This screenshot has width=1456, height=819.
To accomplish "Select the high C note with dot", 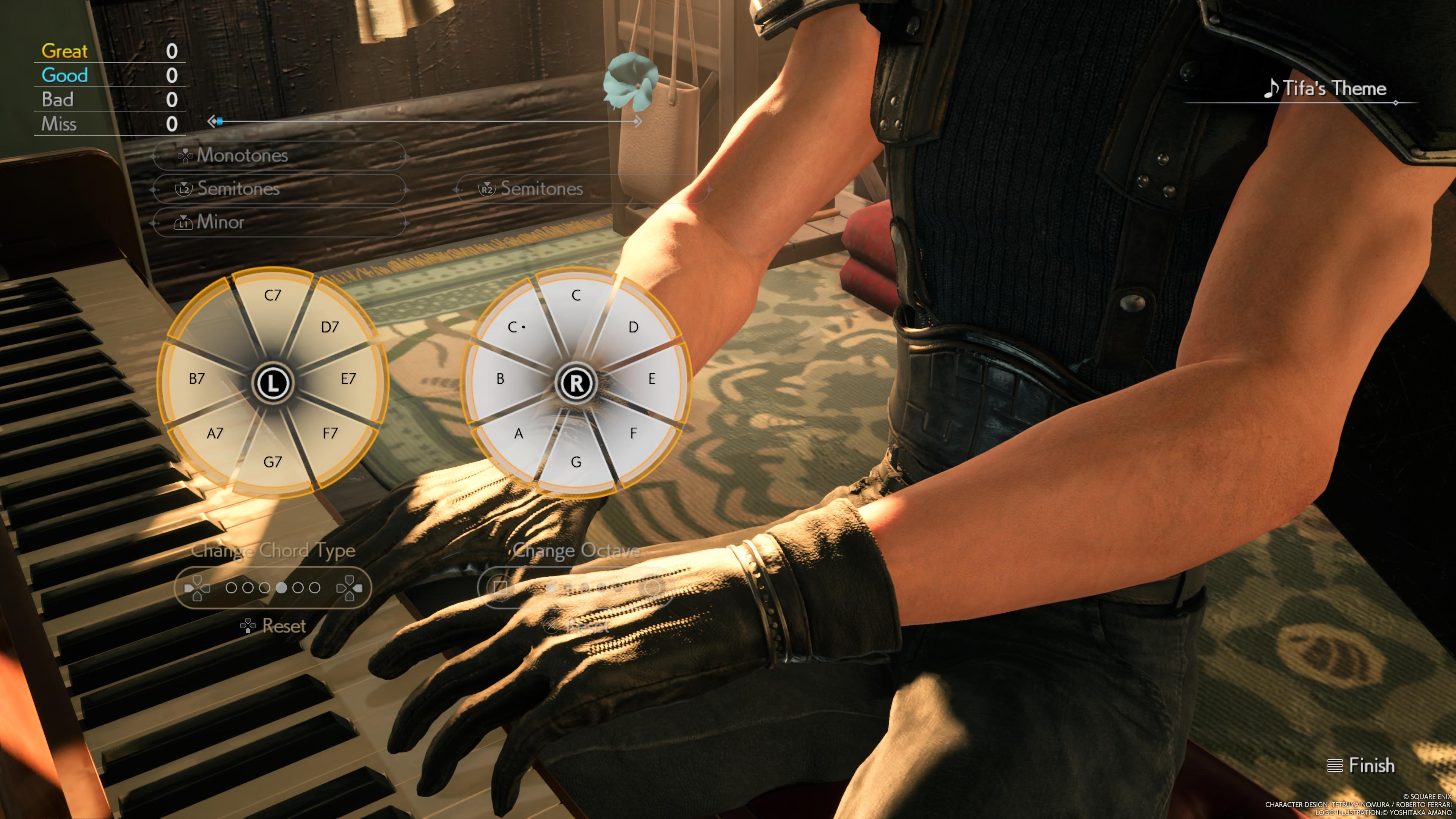I will [x=516, y=327].
